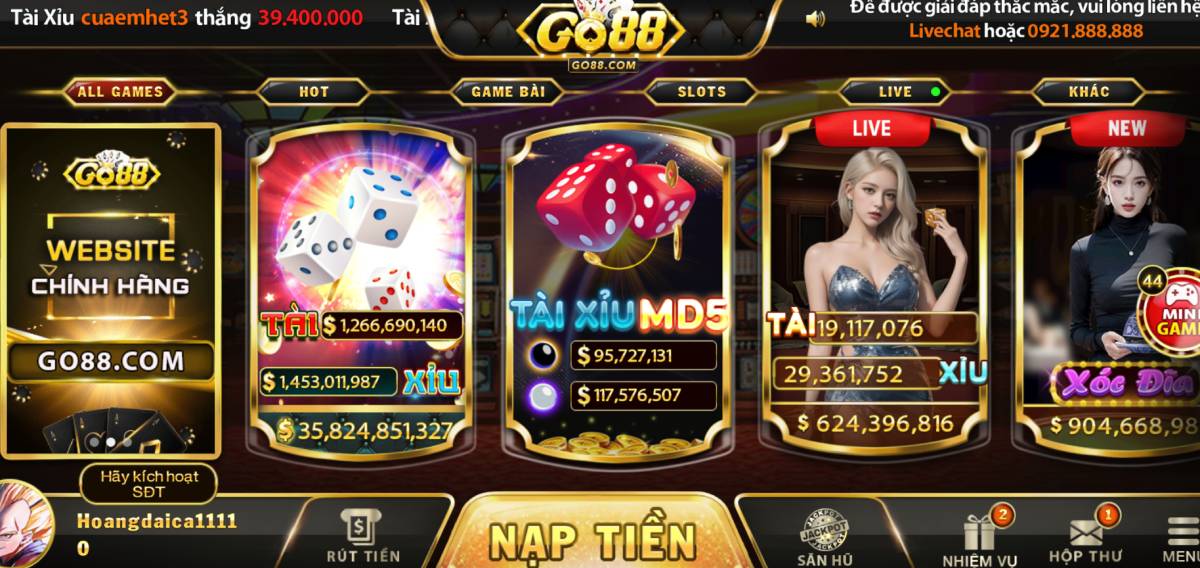Select the GAME BÀI tab
The image size is (1200, 568).
(x=508, y=92)
